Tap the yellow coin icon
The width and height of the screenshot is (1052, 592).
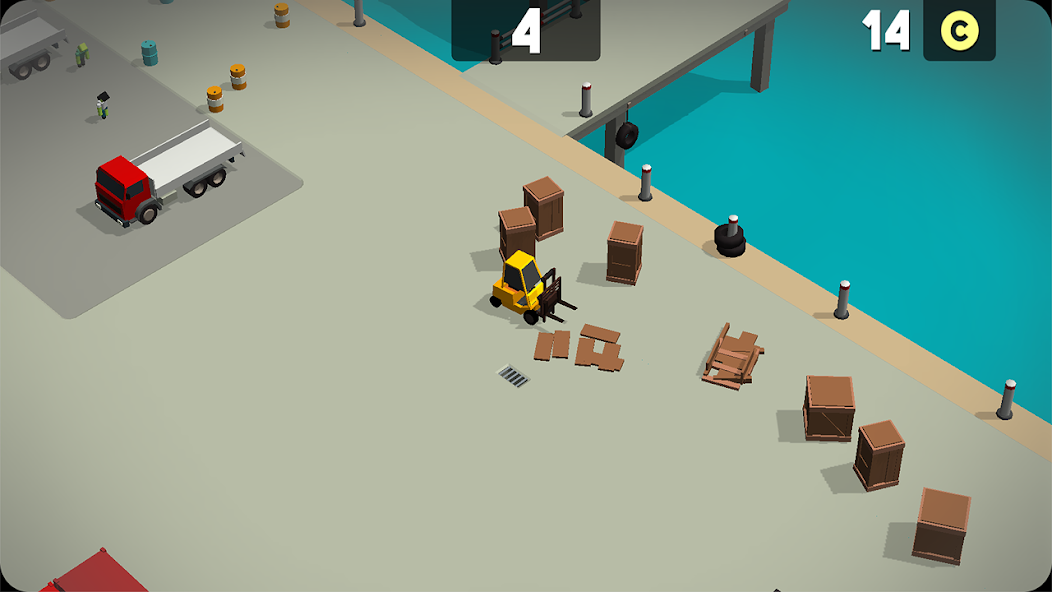tap(959, 31)
